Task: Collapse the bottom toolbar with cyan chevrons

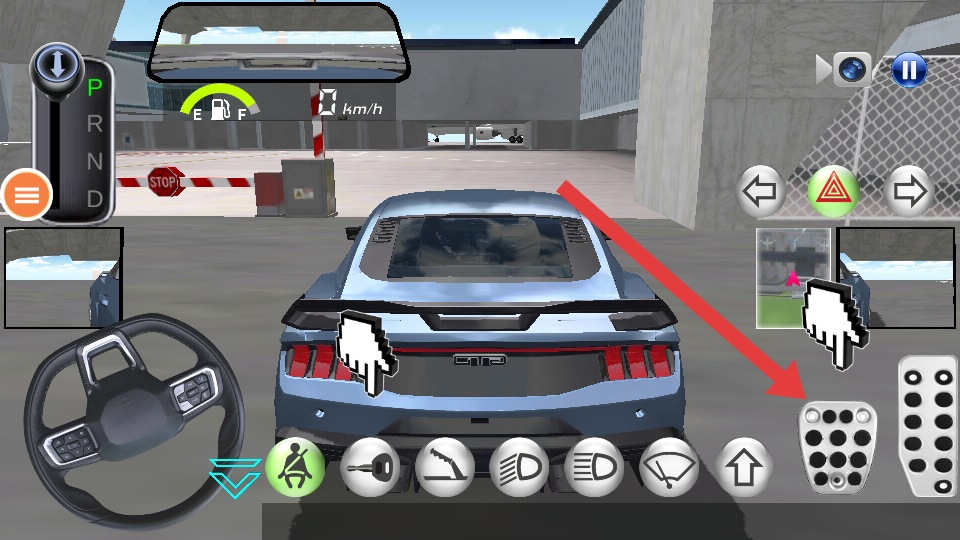Action: pyautogui.click(x=235, y=478)
